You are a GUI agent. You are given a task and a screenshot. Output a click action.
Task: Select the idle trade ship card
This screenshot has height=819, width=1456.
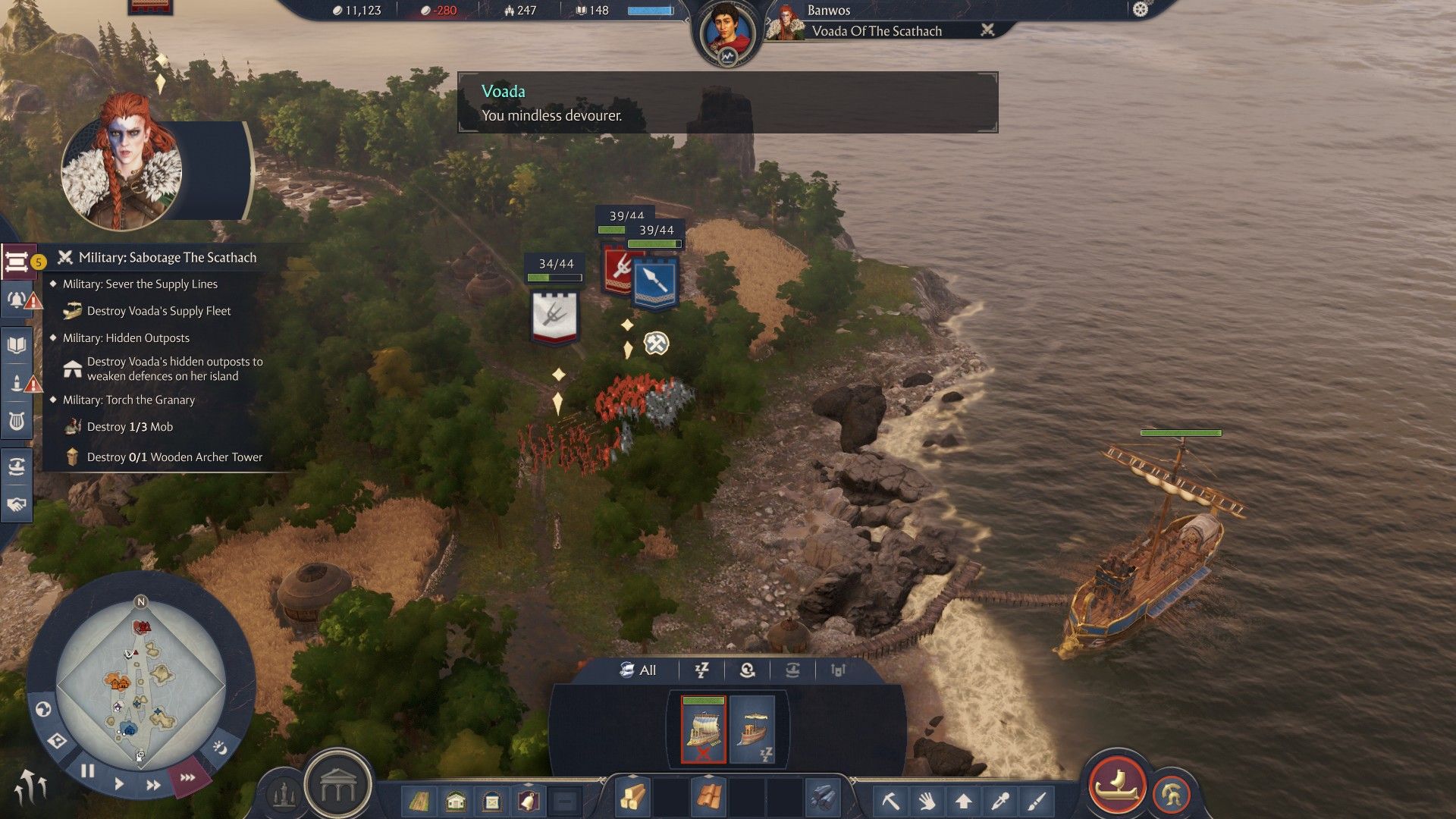click(752, 730)
